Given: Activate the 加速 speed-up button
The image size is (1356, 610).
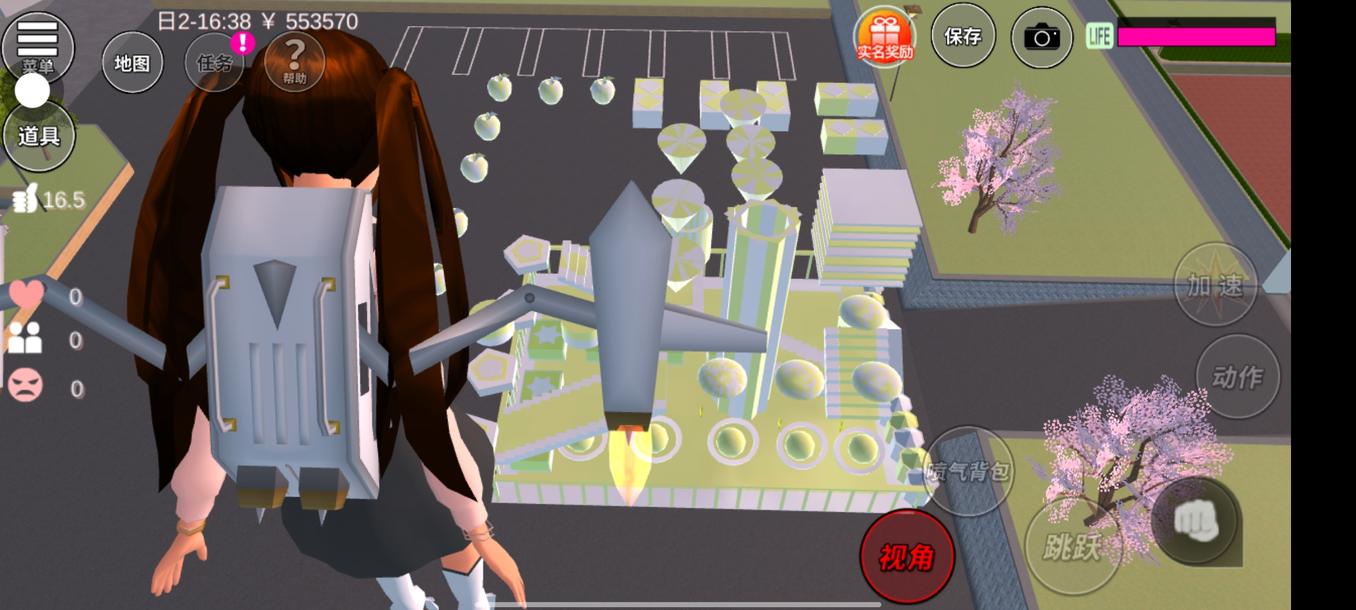Looking at the screenshot, I should tap(1215, 285).
